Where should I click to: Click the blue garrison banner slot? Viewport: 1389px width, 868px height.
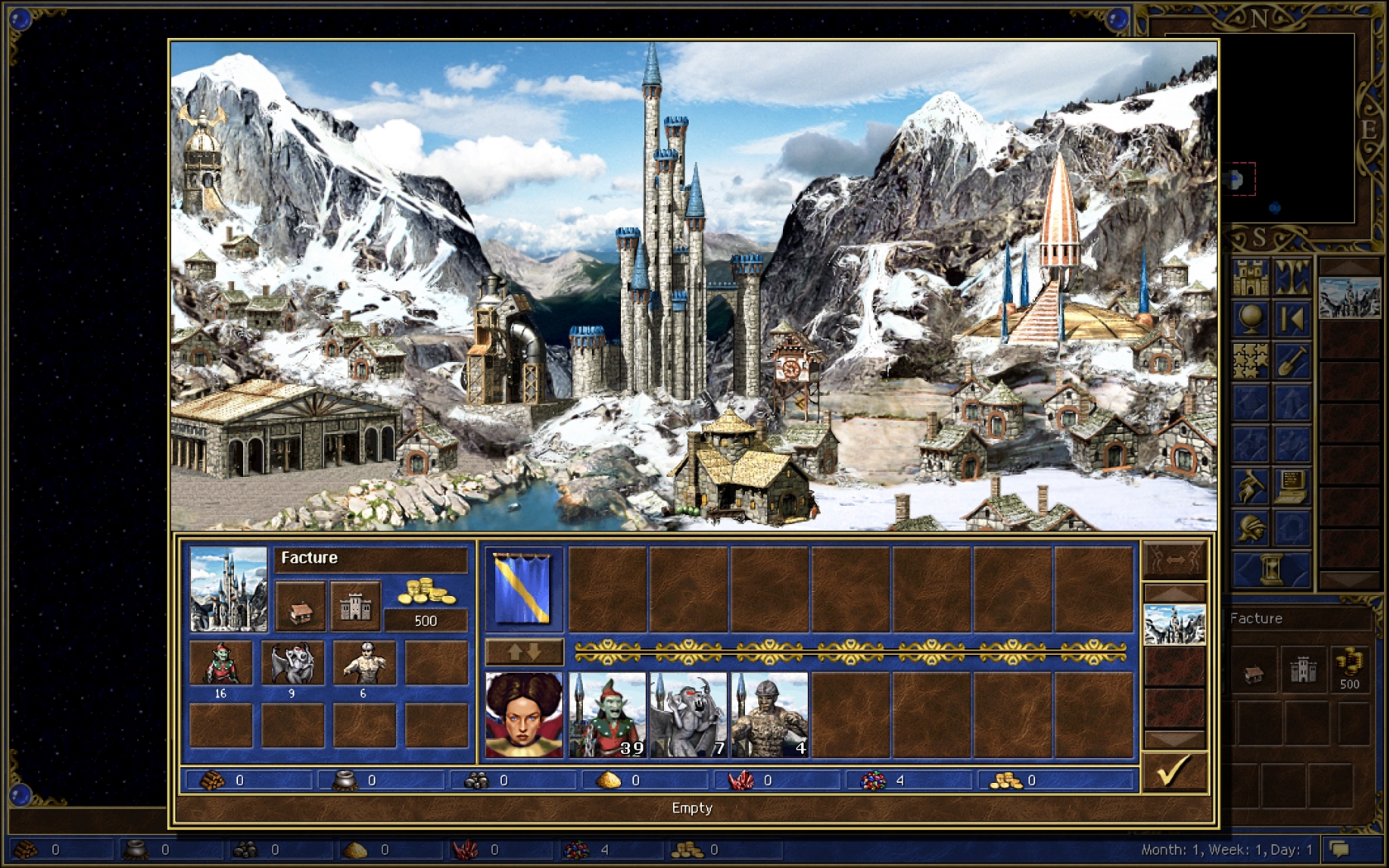tap(523, 589)
